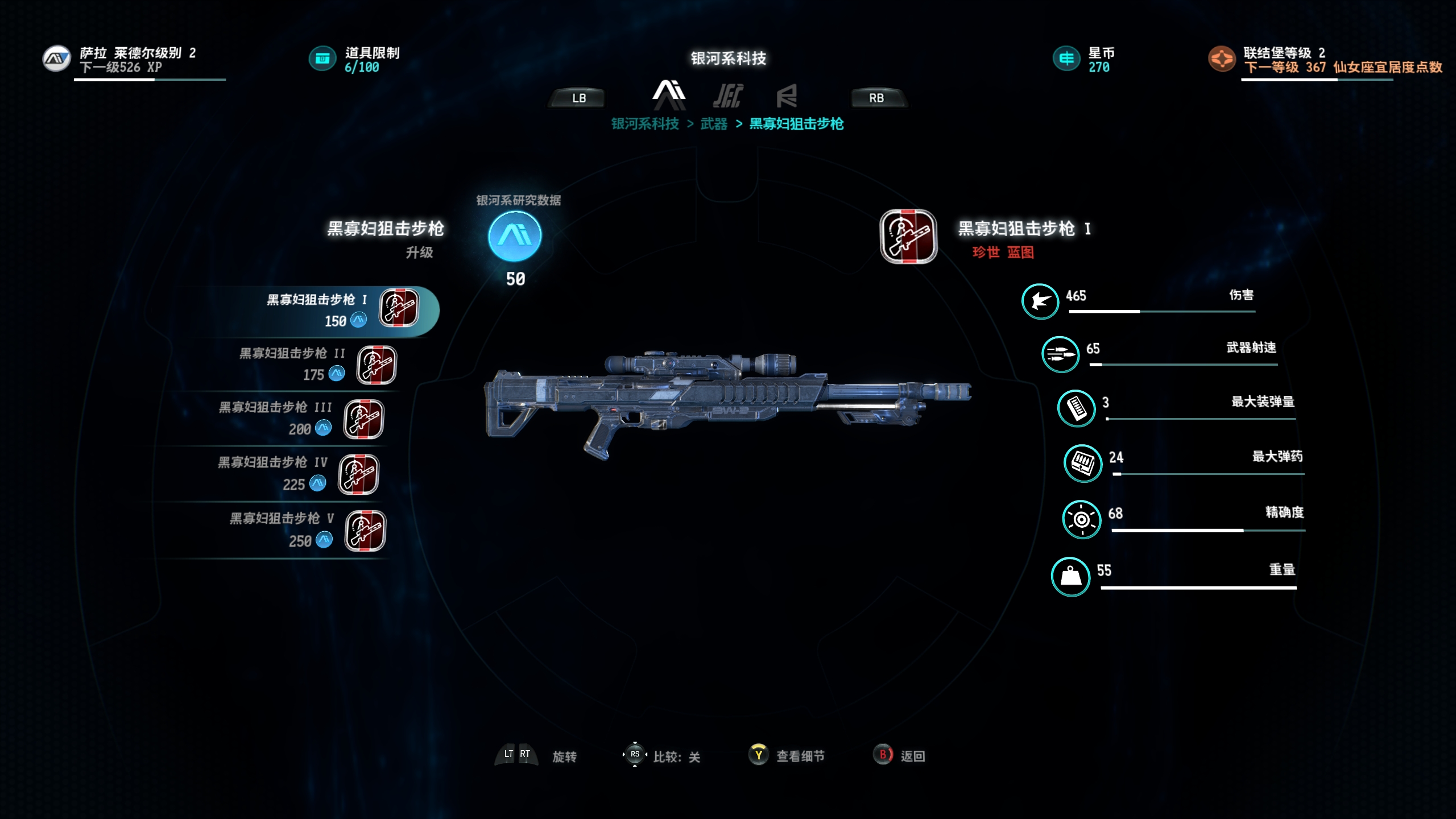Click 返回 to go back
This screenshot has height=819, width=1456.
click(x=900, y=755)
